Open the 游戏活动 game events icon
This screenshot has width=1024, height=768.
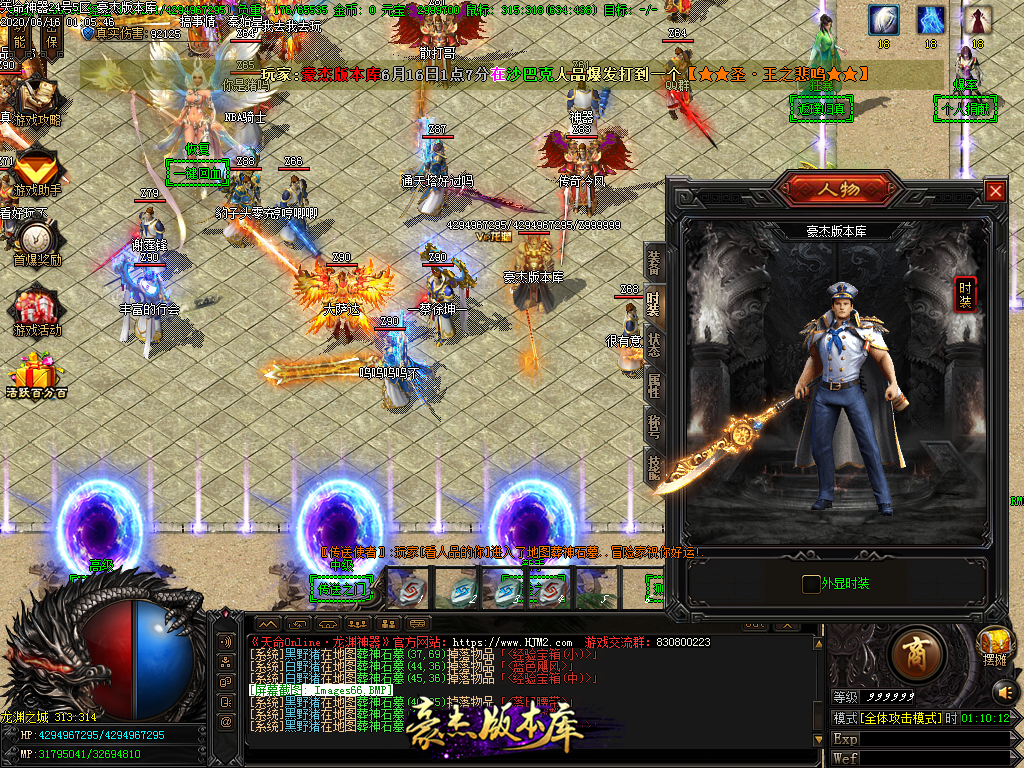36,310
